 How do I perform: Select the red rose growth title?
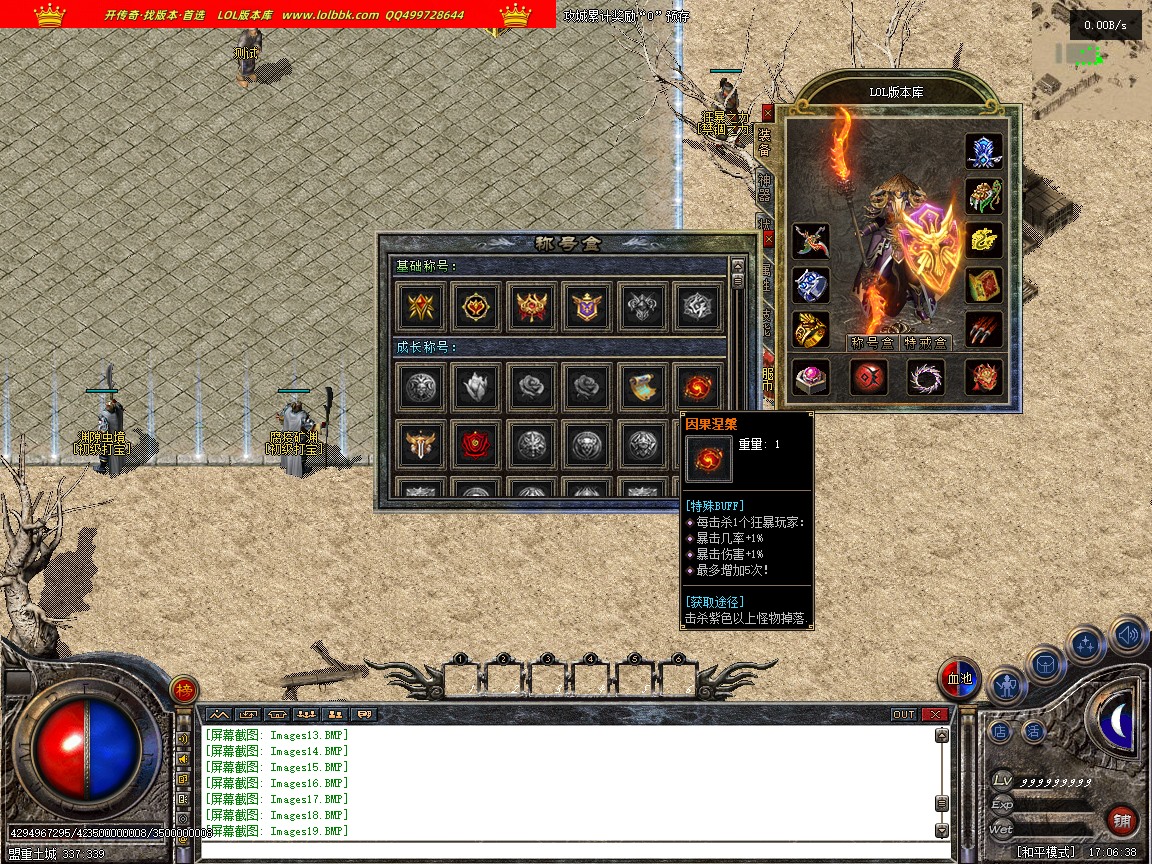476,445
